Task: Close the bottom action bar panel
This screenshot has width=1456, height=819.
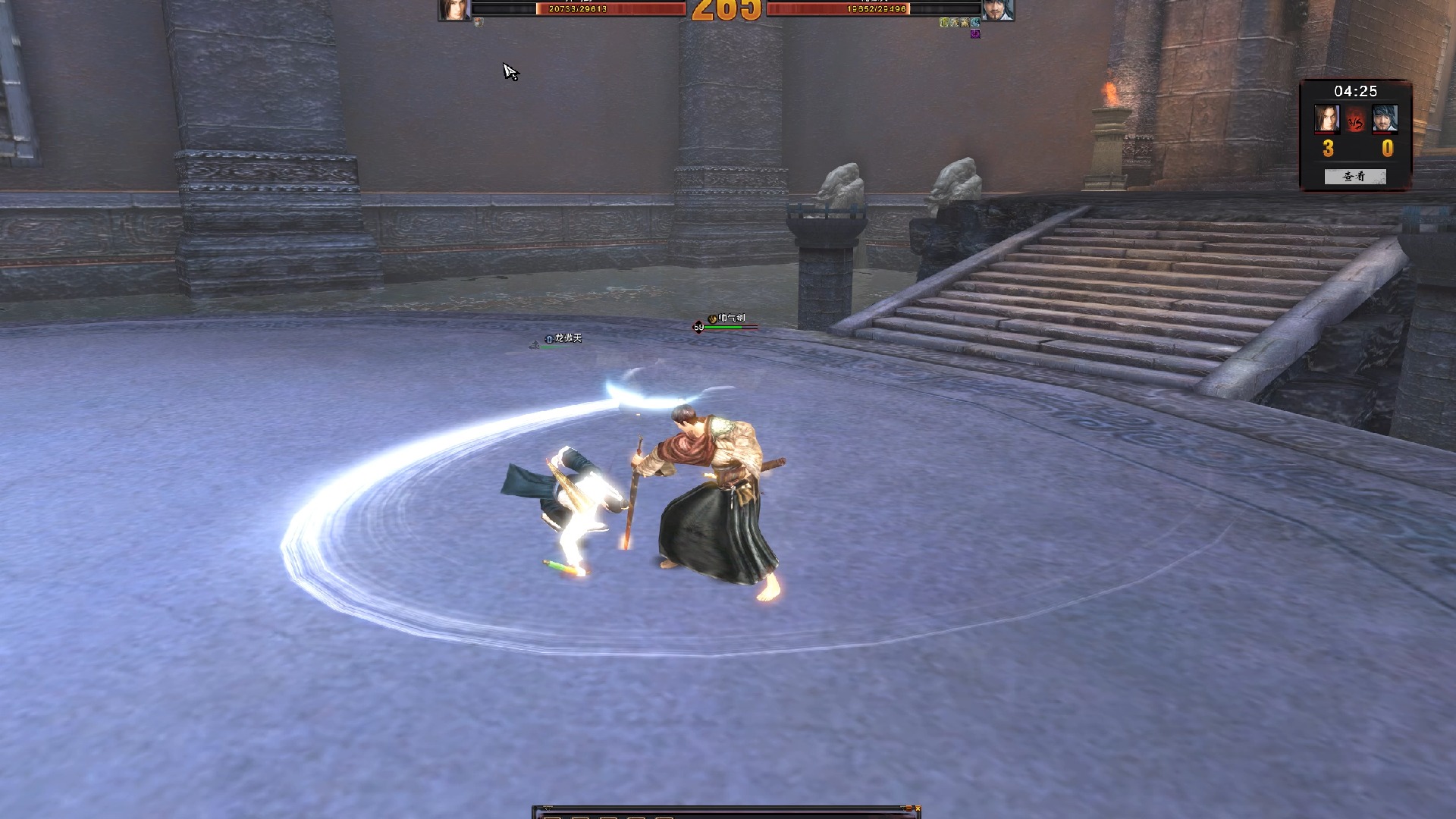Action: coord(918,808)
